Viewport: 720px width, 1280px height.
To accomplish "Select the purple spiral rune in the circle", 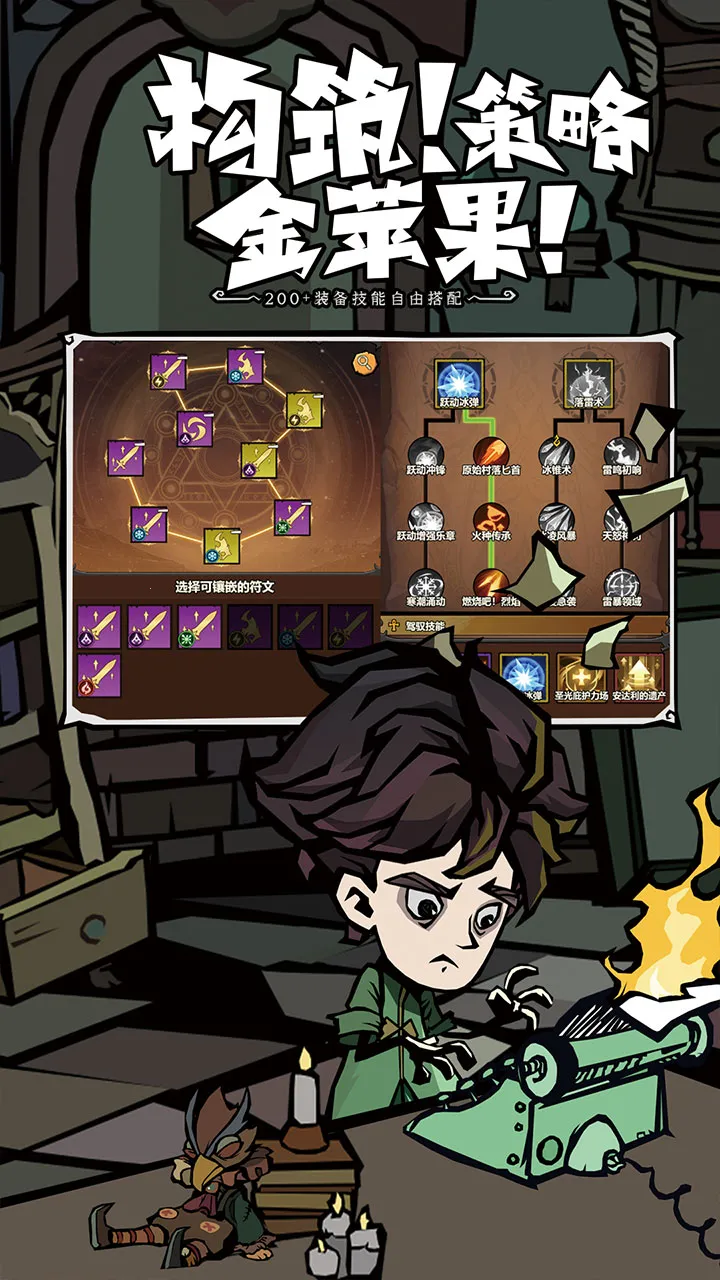I will coord(192,428).
